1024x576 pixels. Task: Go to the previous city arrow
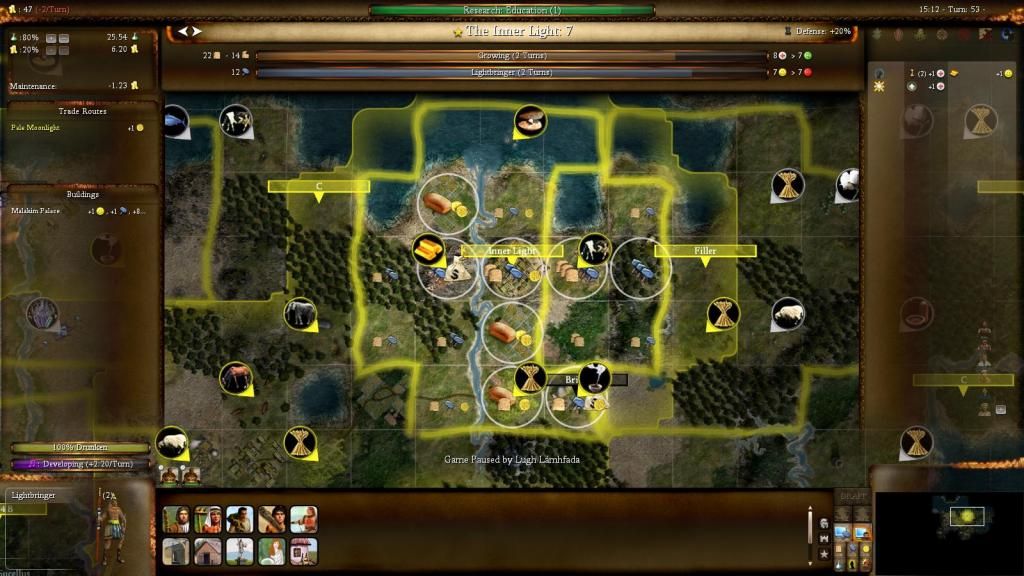pyautogui.click(x=183, y=32)
